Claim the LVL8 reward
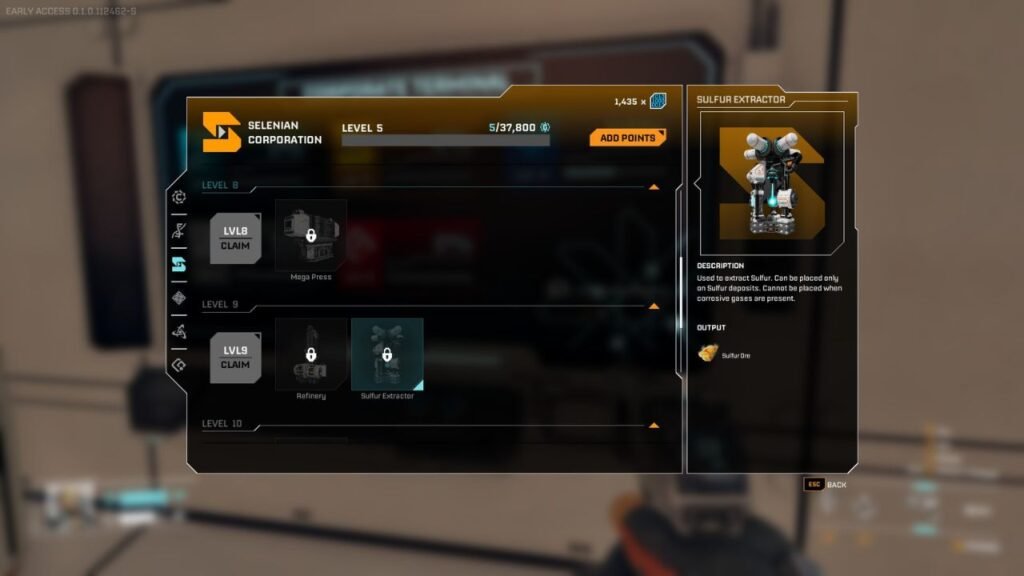Image resolution: width=1024 pixels, height=576 pixels. [x=235, y=238]
